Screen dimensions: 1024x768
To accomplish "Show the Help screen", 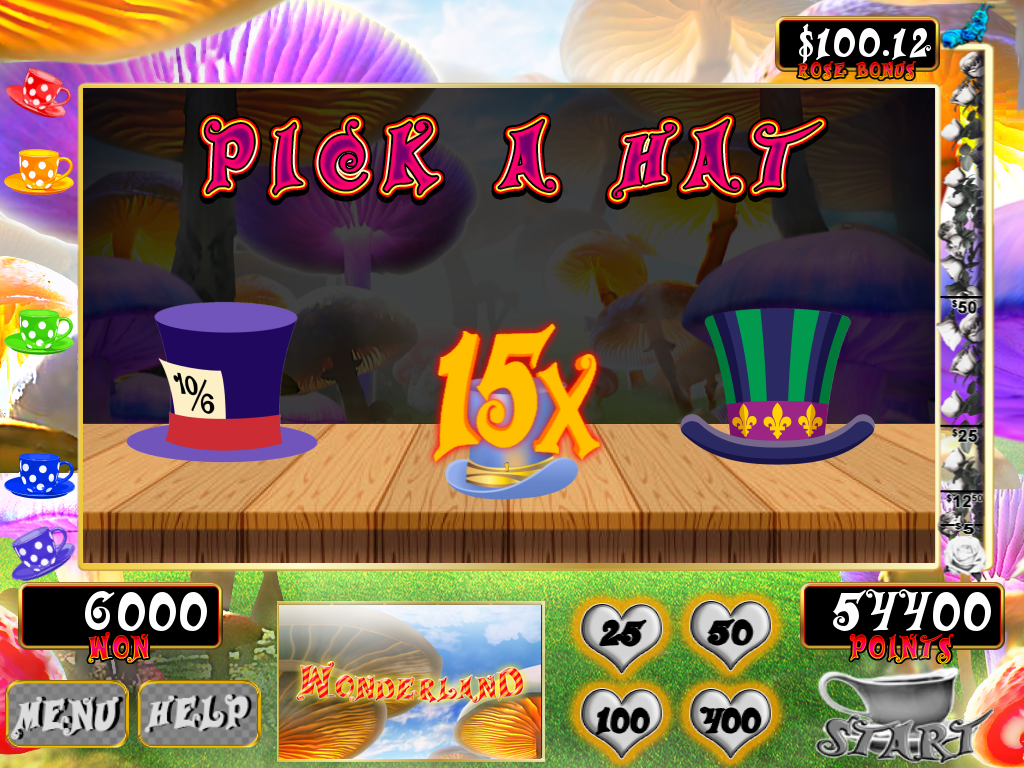I will coord(198,714).
